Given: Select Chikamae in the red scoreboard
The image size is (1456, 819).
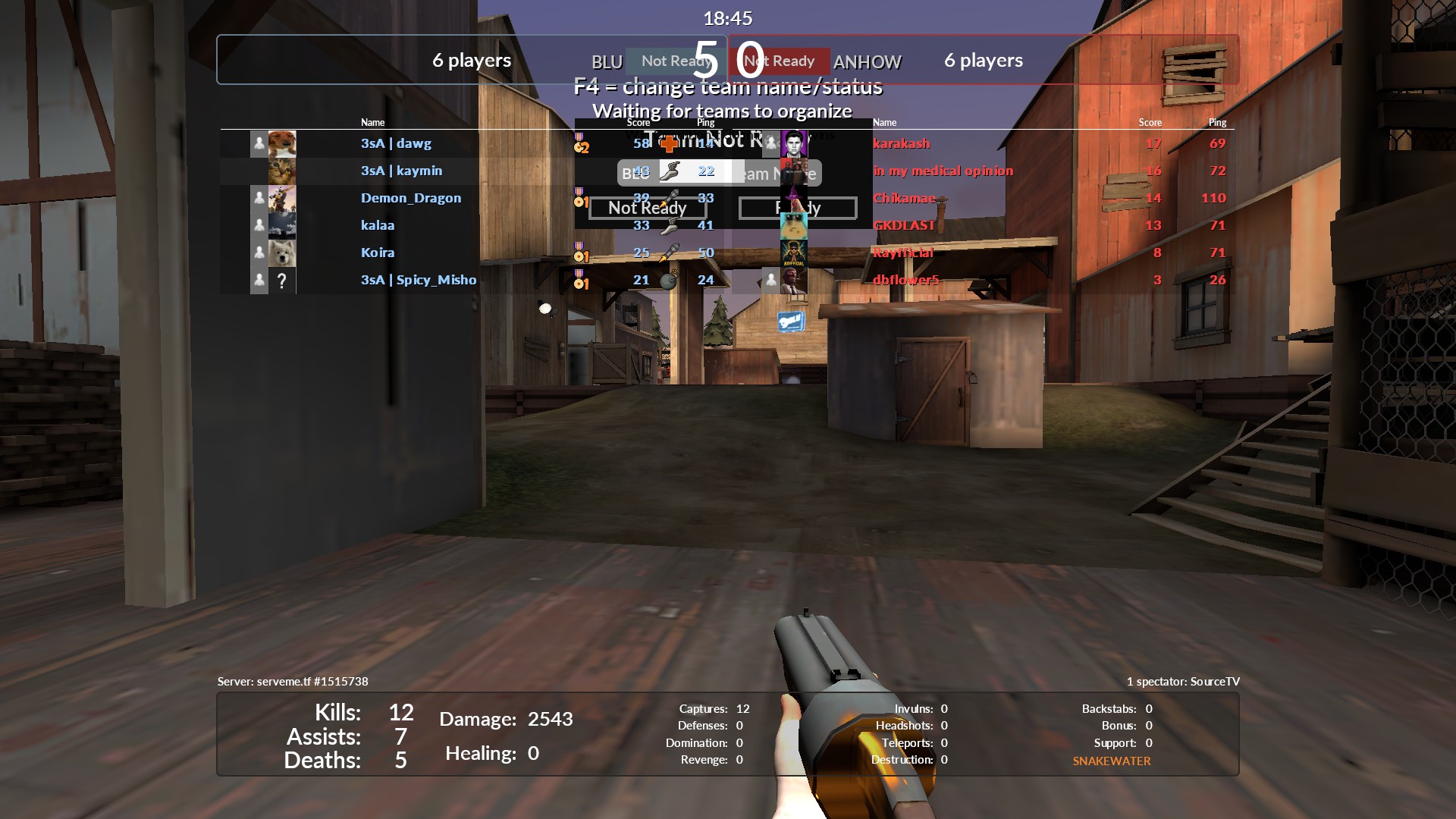Looking at the screenshot, I should [904, 198].
